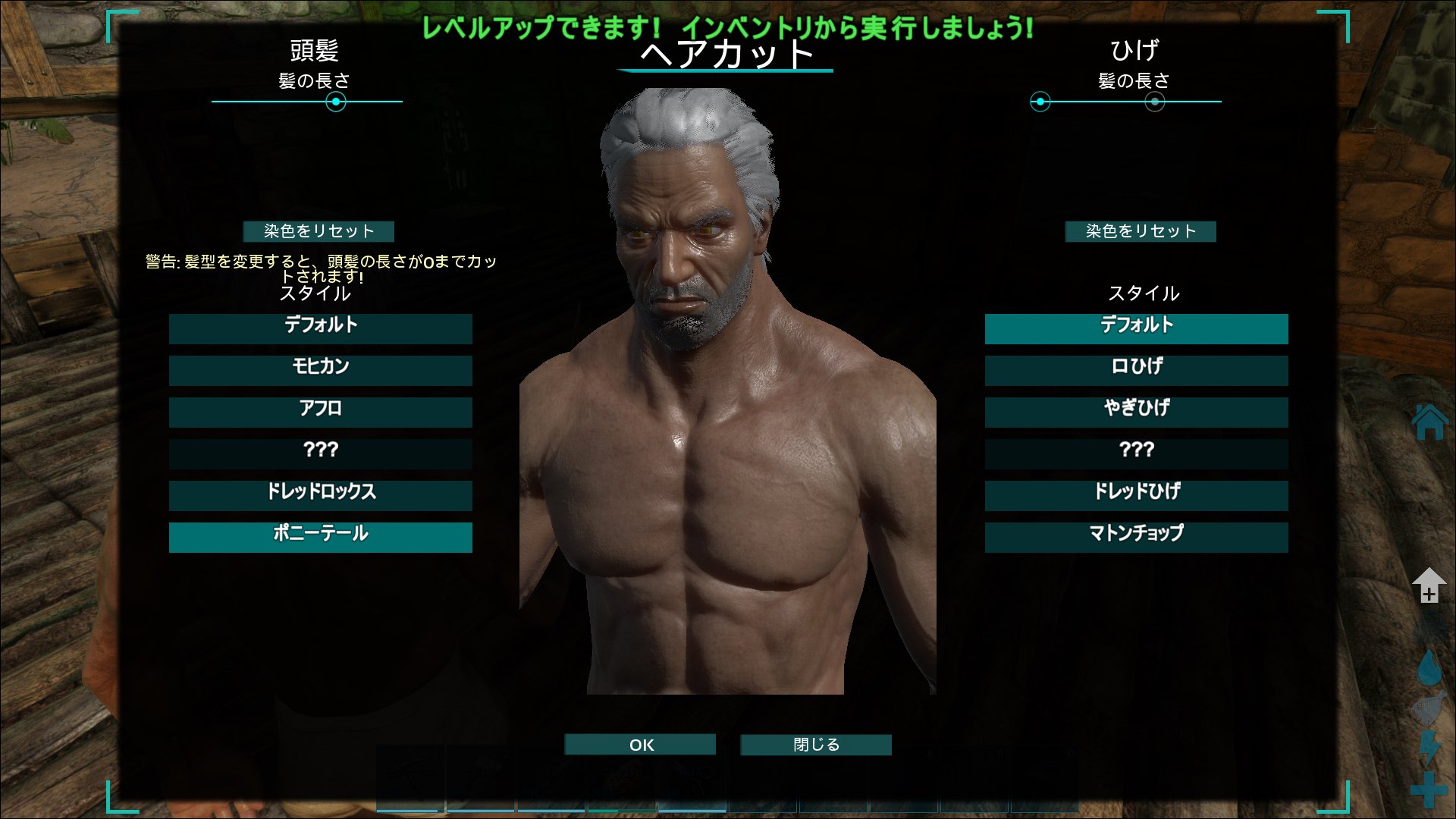Click the level-up arrow icon on the right
Image resolution: width=1456 pixels, height=819 pixels.
[1429, 584]
